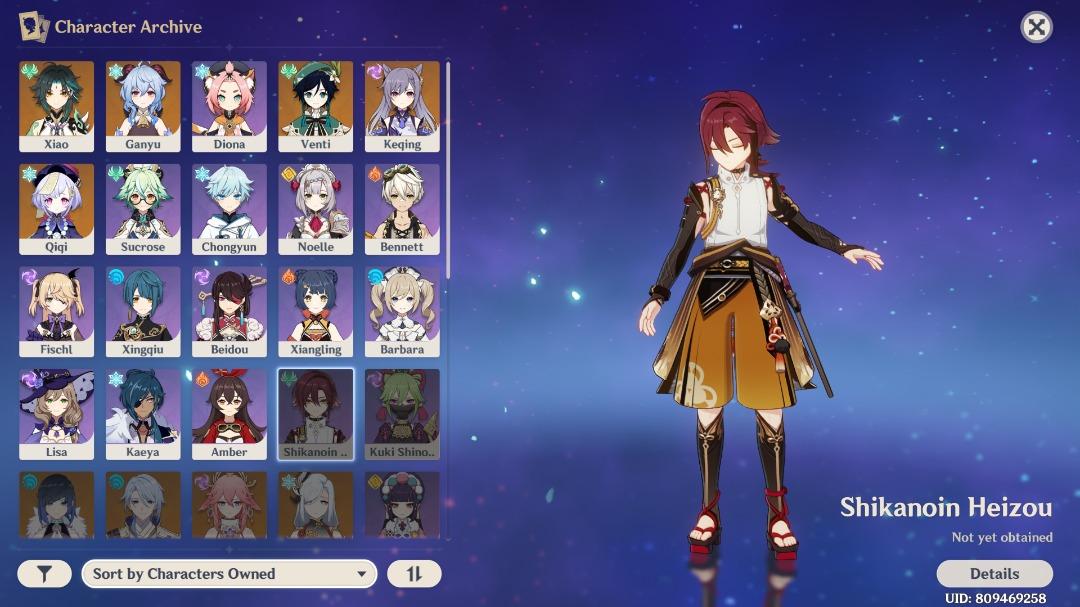
Task: Select Kuki Shinobu's greyed portrait
Action: (x=402, y=414)
